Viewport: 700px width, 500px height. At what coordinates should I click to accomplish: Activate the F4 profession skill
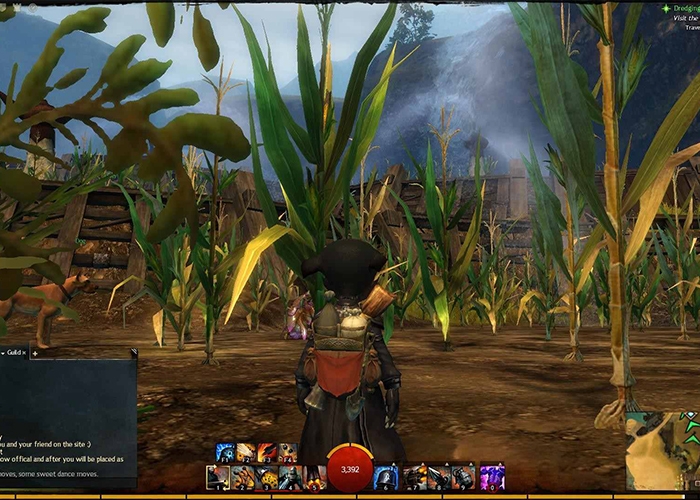pyautogui.click(x=288, y=452)
